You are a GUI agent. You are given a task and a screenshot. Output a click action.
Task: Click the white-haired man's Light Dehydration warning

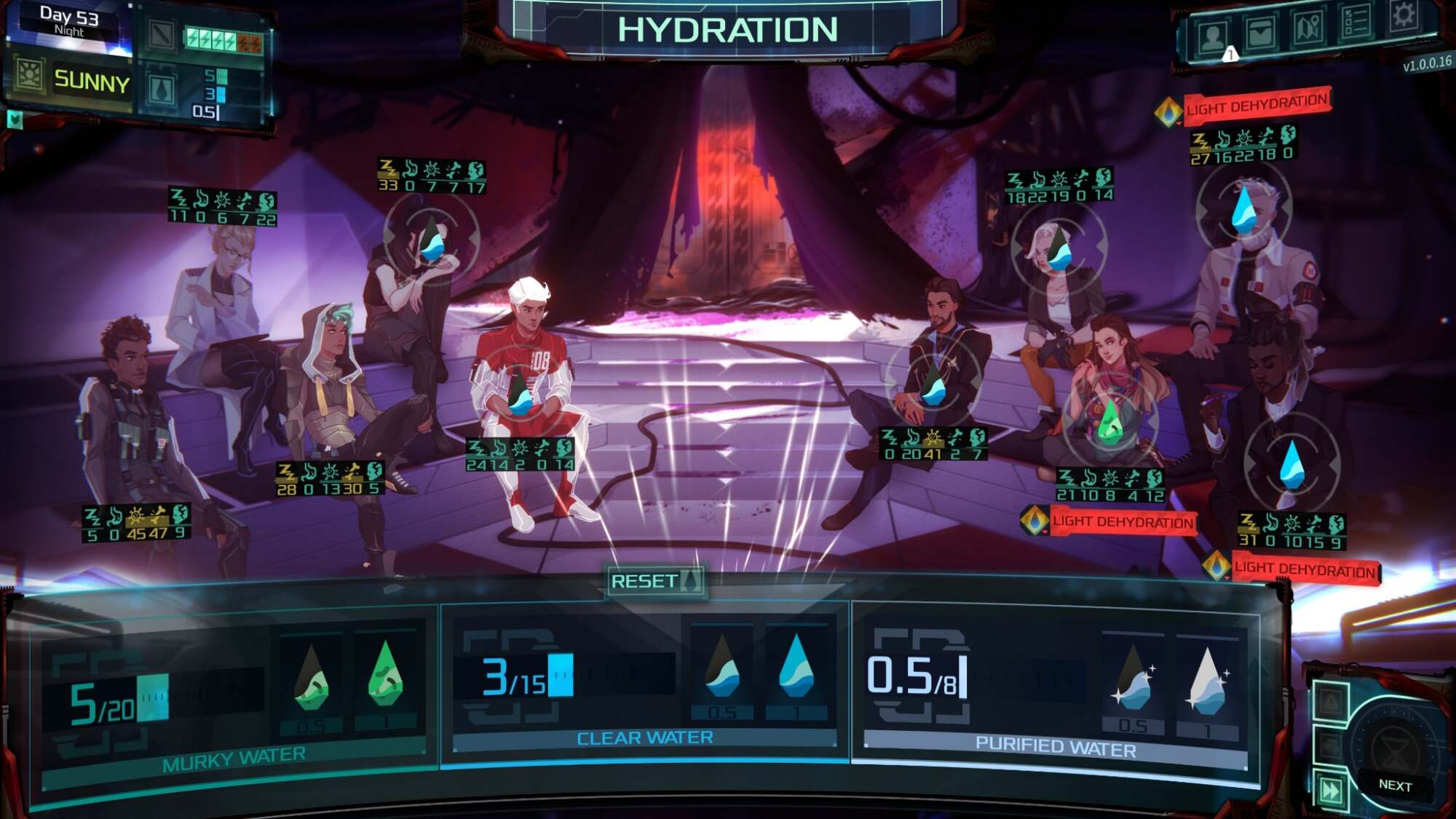[x=1257, y=106]
